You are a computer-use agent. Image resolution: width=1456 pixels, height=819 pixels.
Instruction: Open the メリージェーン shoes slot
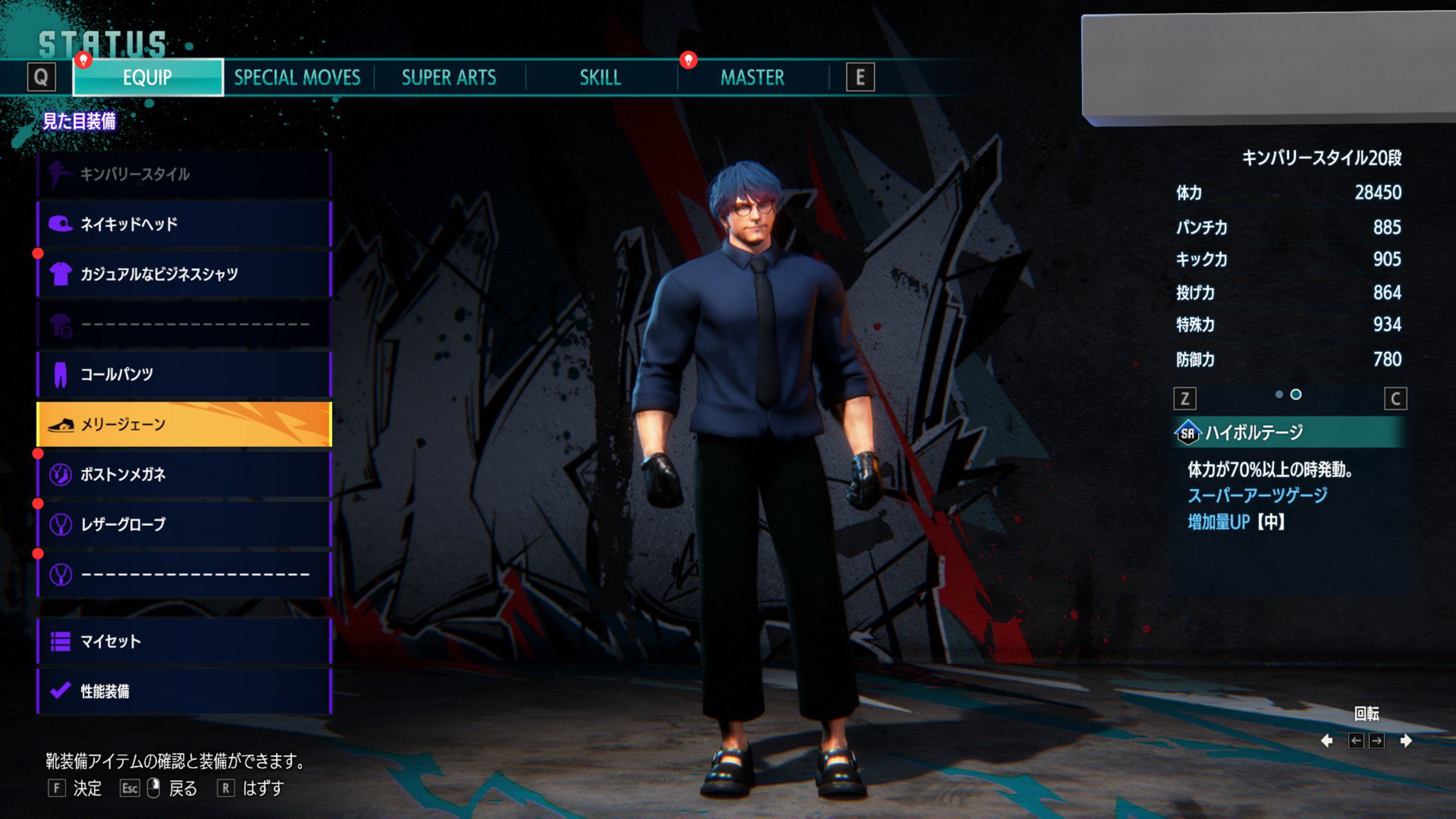pos(184,424)
